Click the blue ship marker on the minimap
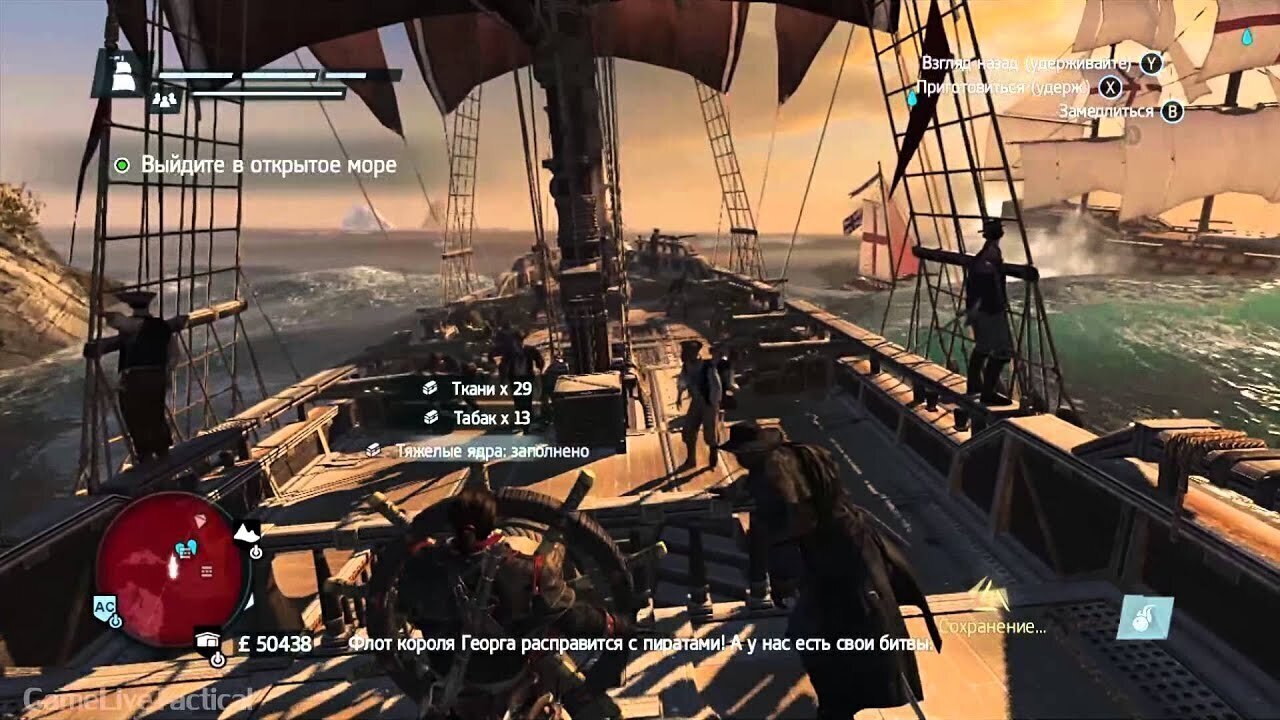This screenshot has height=720, width=1280. (x=184, y=548)
